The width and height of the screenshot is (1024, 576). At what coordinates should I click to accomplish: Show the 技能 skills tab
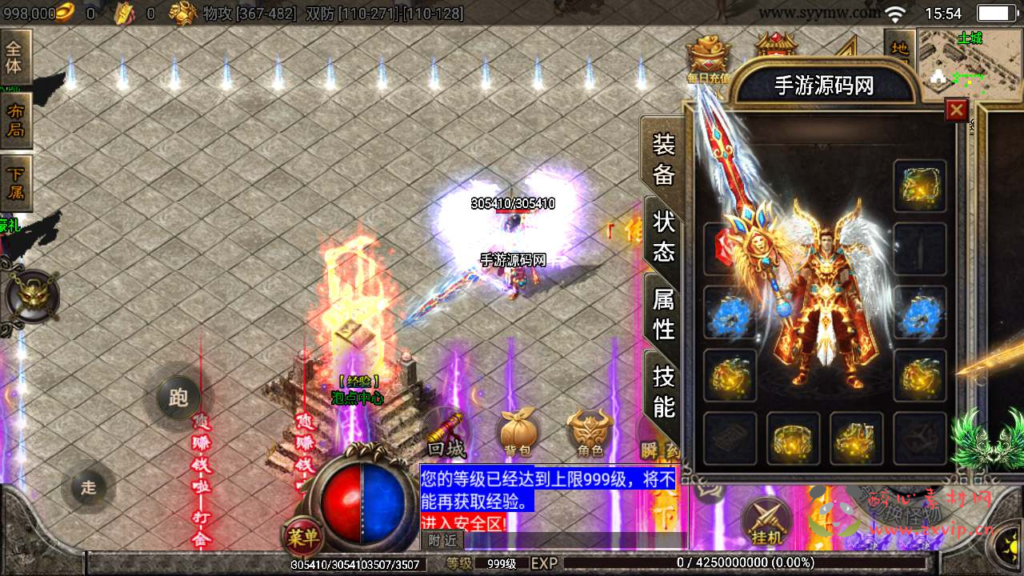664,390
